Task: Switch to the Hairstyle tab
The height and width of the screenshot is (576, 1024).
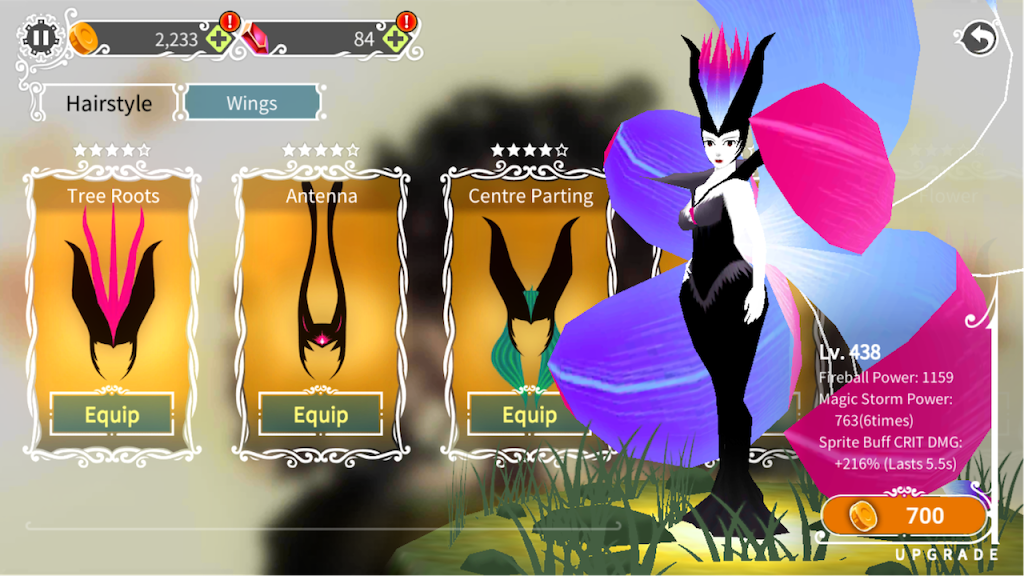Action: 108,103
